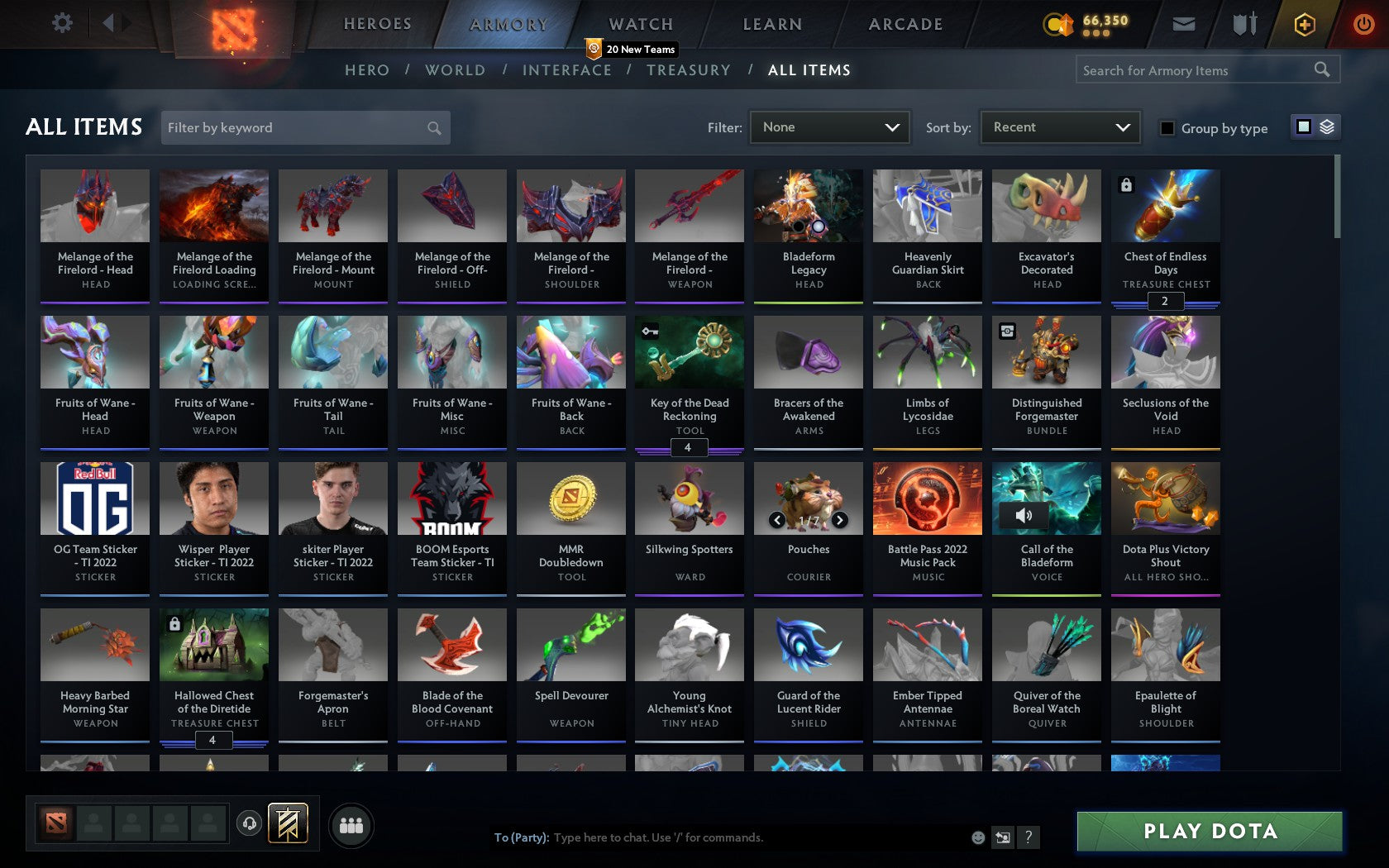Switch to the TREASURY tab

689,70
